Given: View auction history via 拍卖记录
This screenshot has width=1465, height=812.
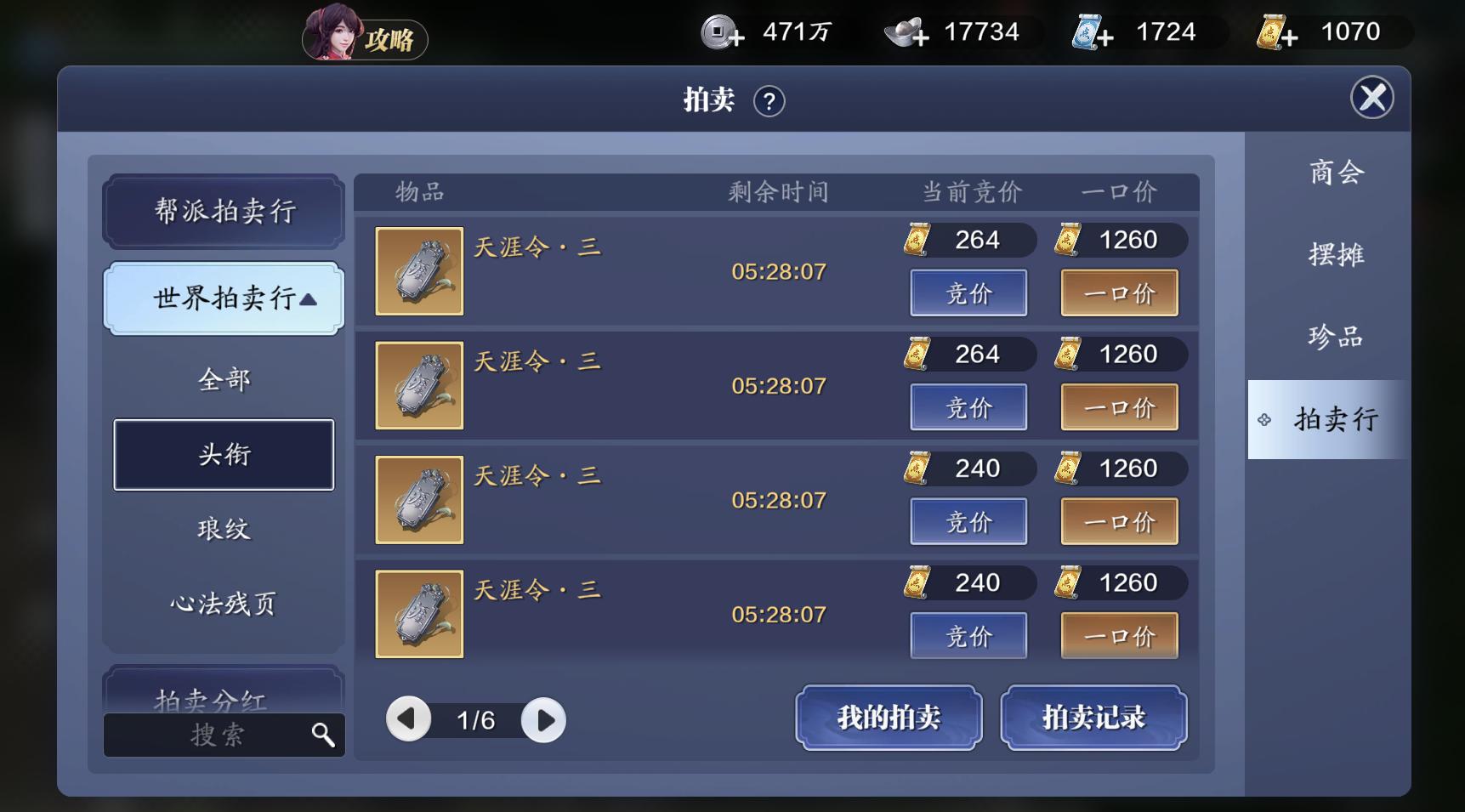Looking at the screenshot, I should 1093,718.
